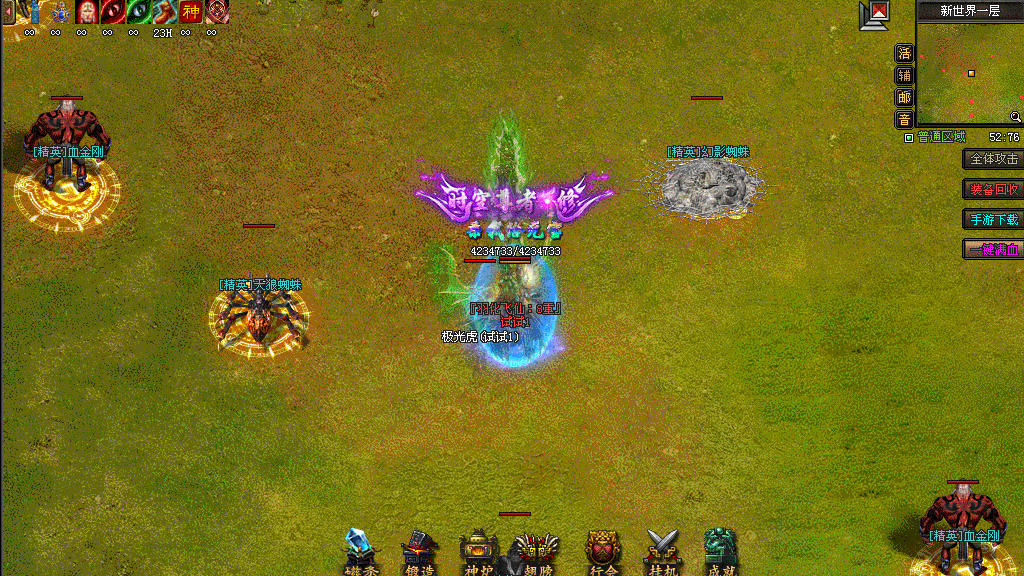Click the 手游下载 mobile download button
The width and height of the screenshot is (1024, 576).
pos(993,219)
